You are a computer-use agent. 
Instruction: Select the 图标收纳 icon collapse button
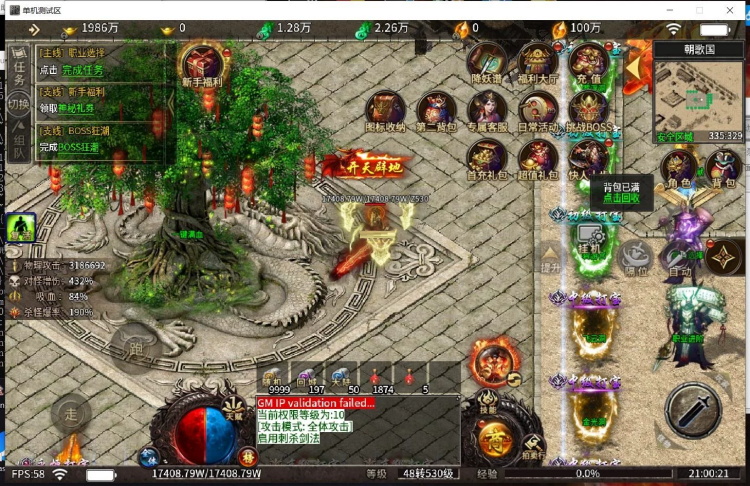385,110
